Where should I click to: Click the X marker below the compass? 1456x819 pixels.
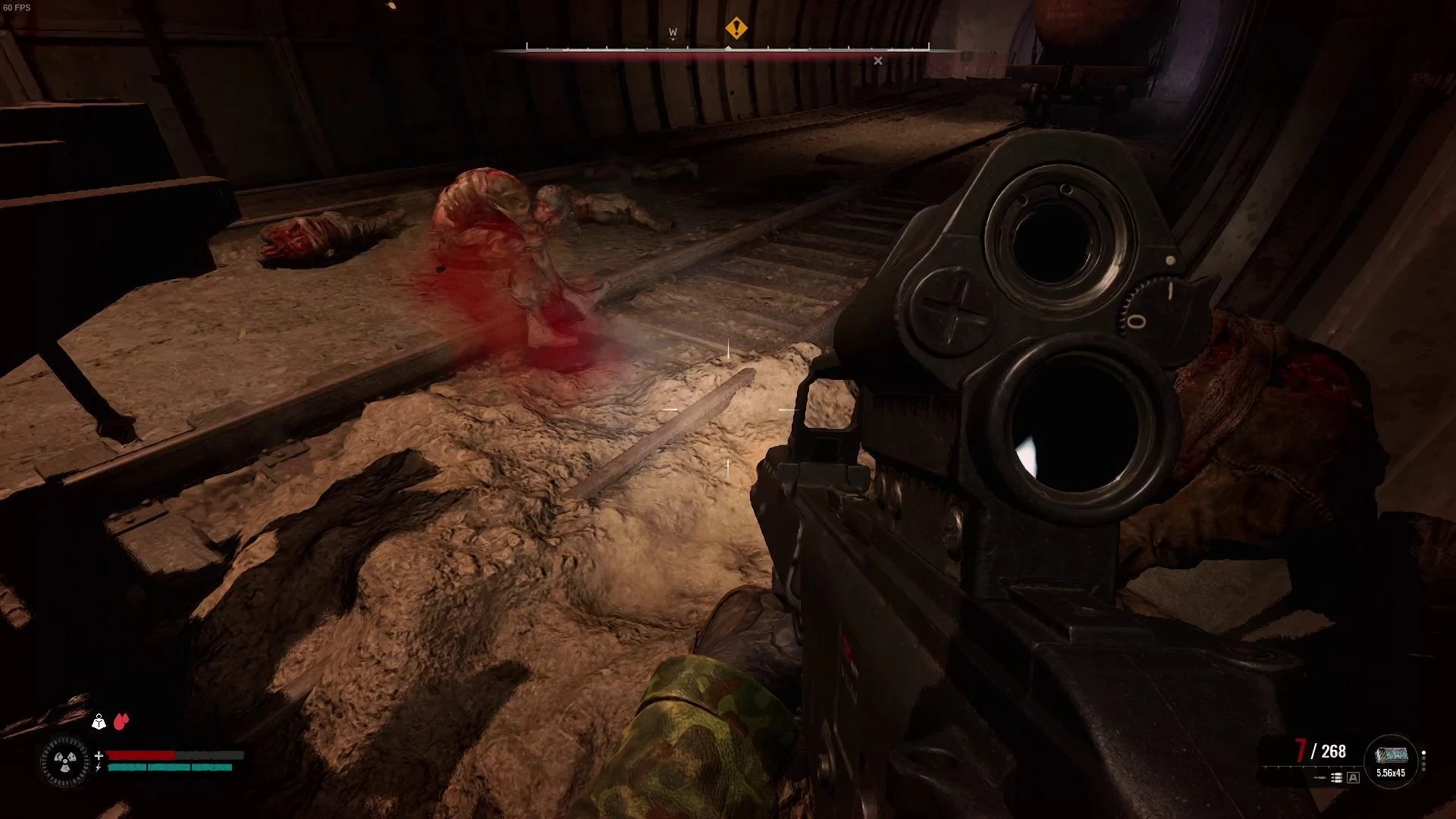(877, 61)
